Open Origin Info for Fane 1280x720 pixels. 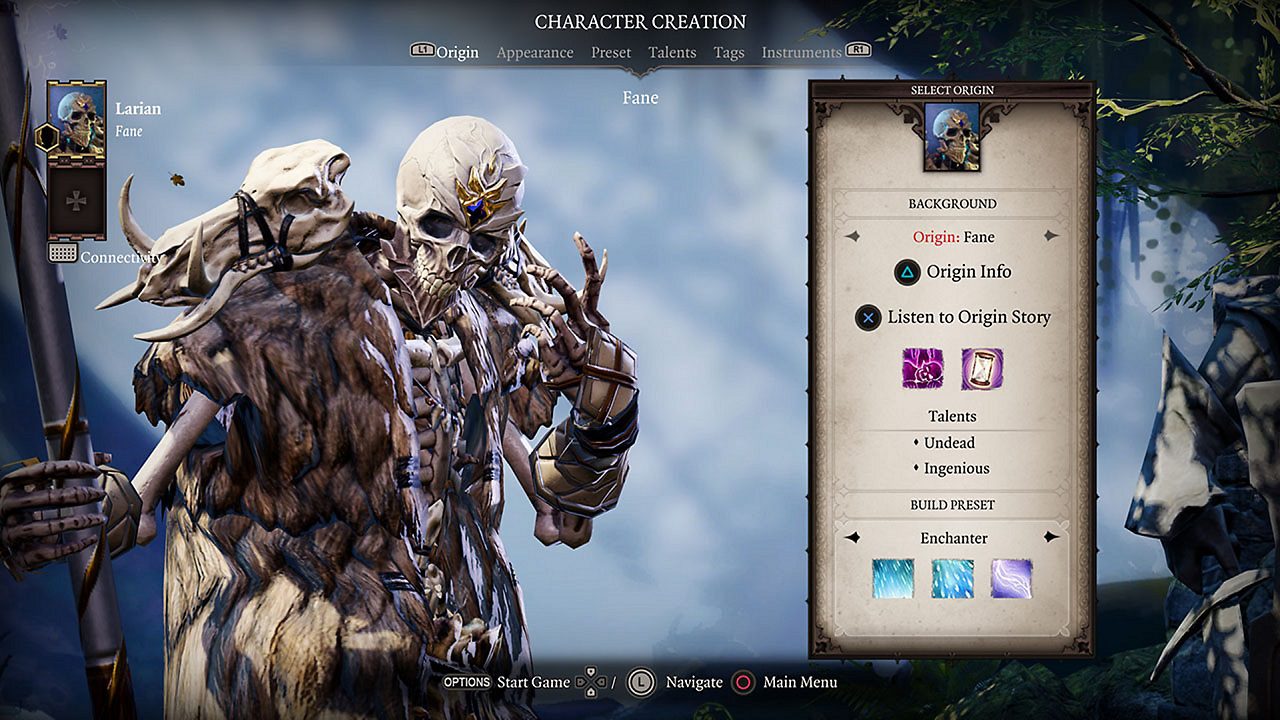click(x=952, y=272)
